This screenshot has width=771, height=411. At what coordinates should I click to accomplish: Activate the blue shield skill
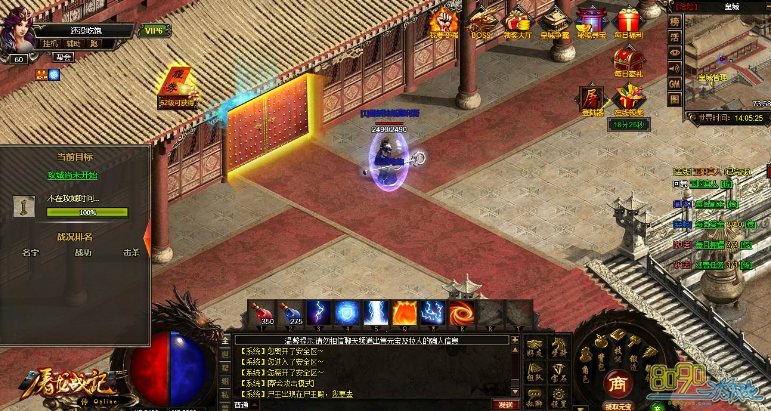[347, 311]
